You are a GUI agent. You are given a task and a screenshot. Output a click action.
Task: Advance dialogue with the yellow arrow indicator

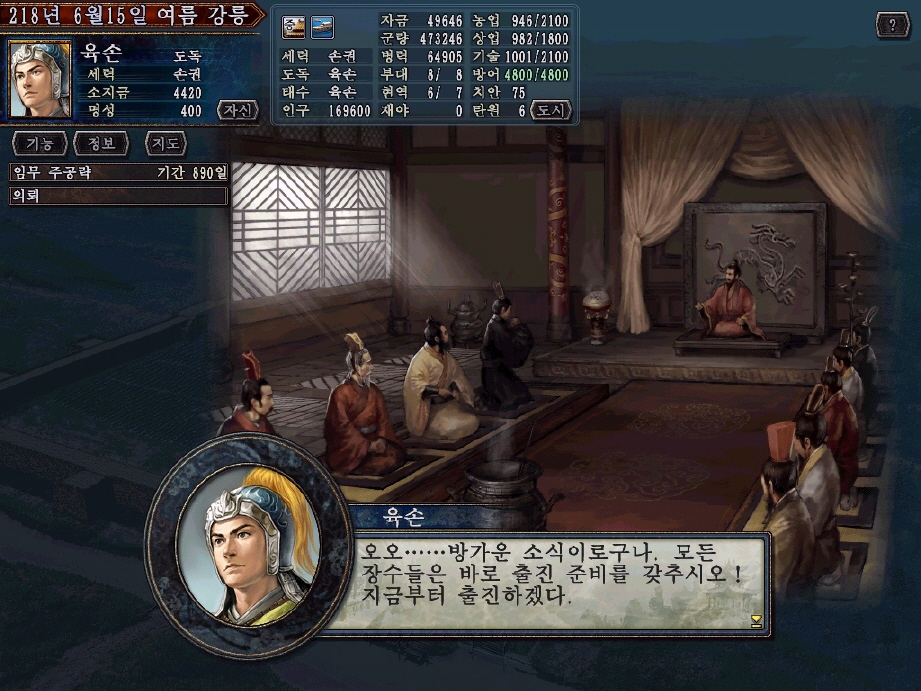[x=756, y=621]
